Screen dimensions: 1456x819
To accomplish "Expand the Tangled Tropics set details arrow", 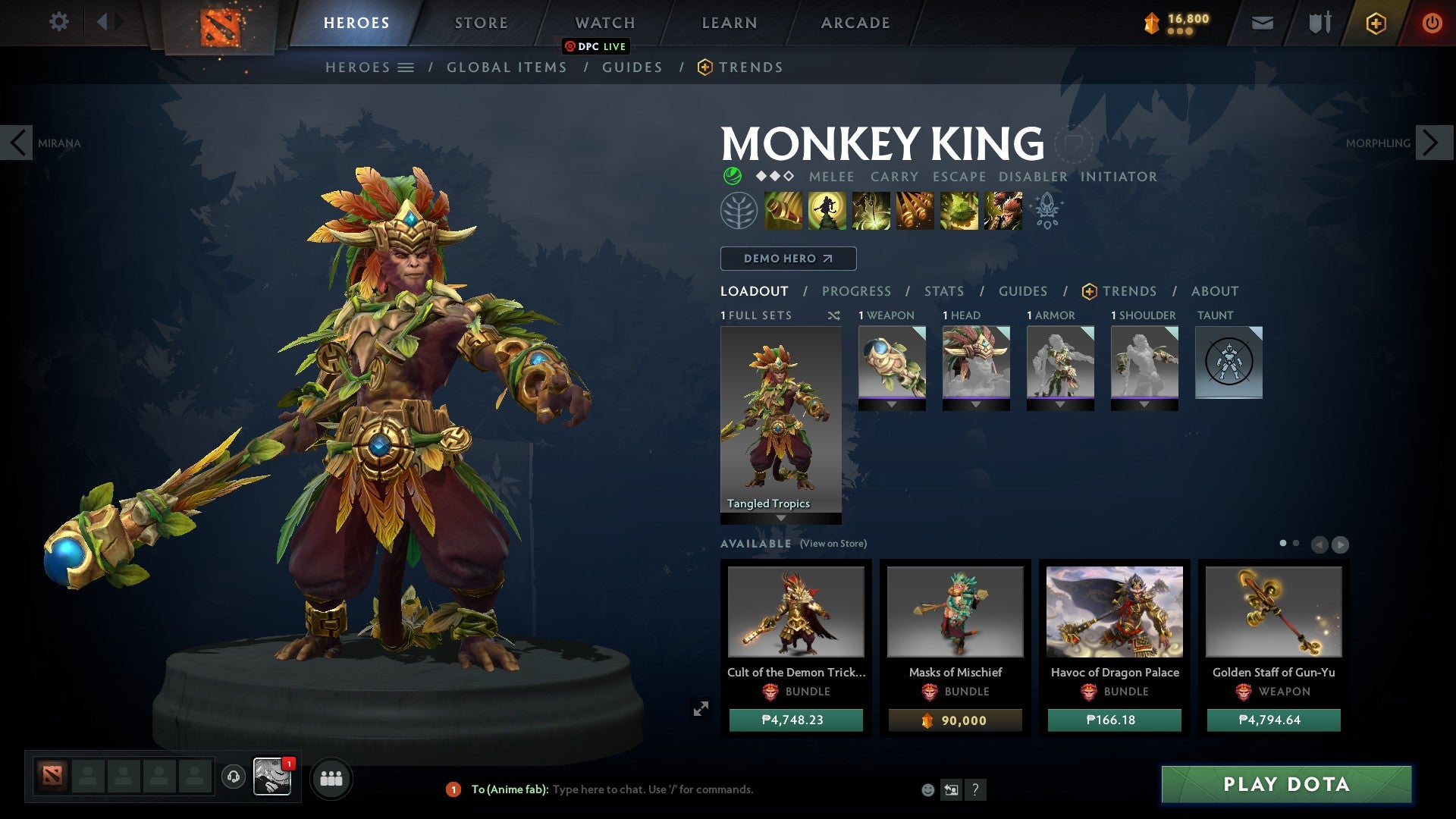I will [780, 518].
